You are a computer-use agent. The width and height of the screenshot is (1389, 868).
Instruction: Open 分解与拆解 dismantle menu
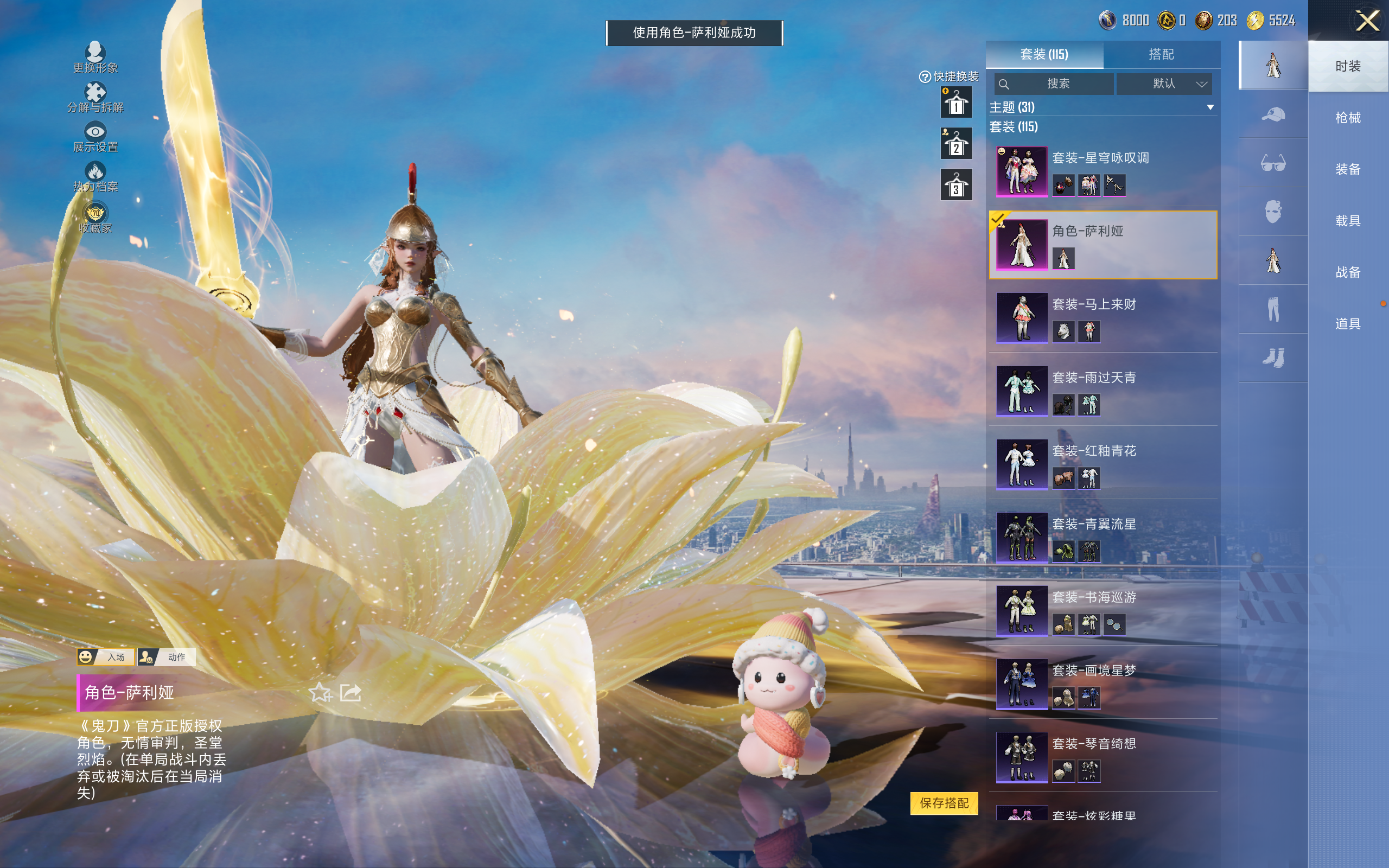tap(95, 97)
